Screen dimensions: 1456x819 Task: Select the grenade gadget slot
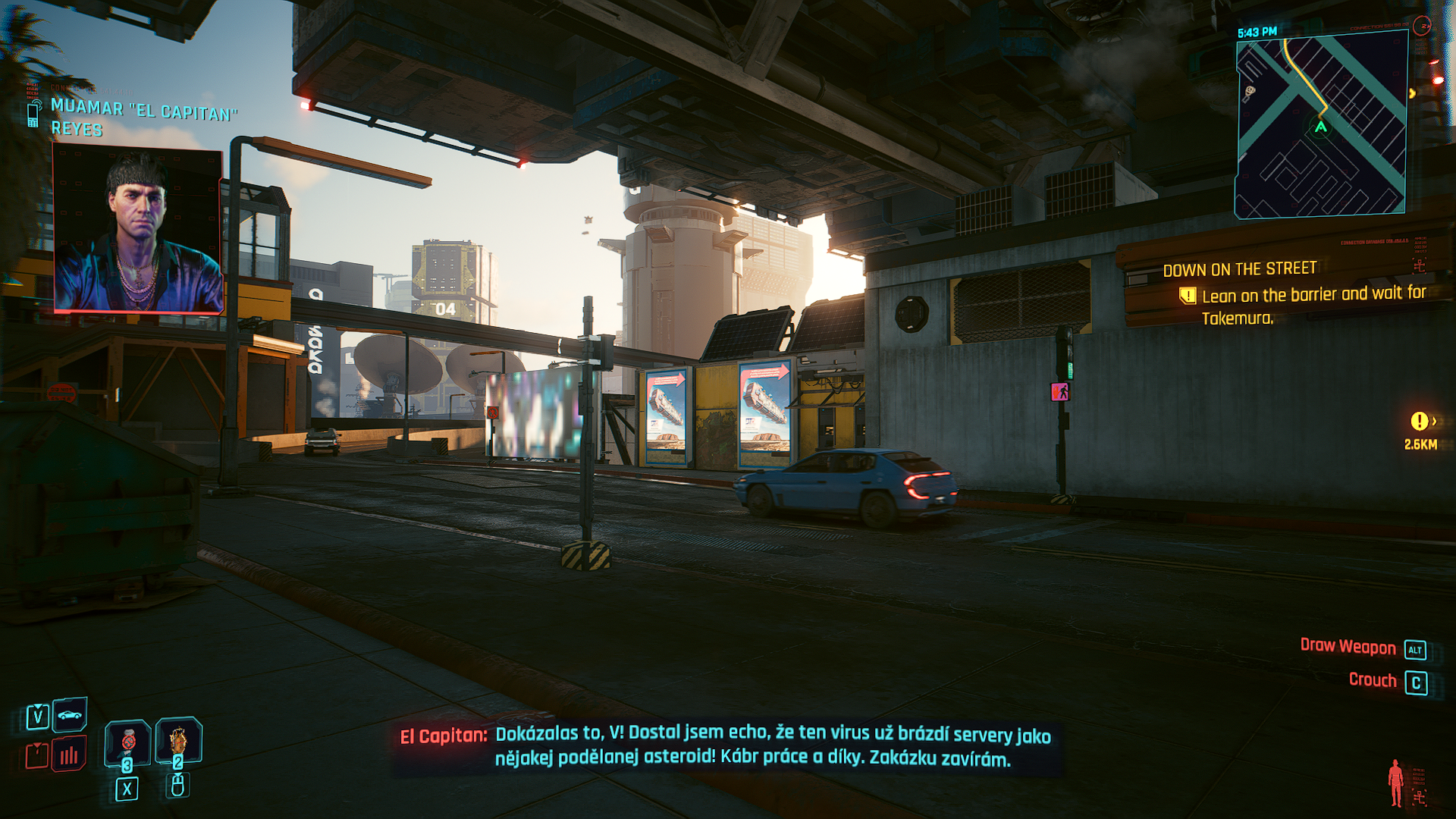[x=178, y=740]
